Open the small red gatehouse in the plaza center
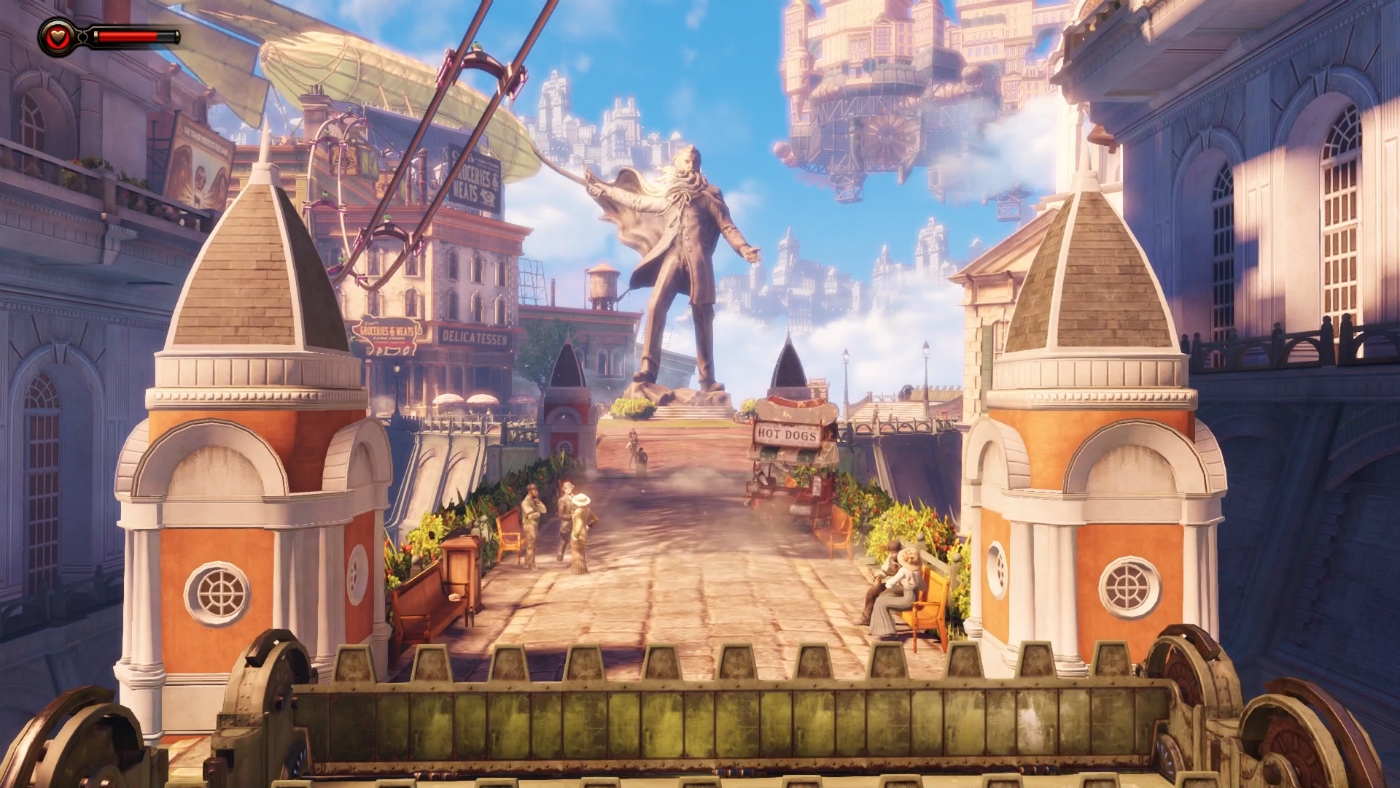Image resolution: width=1400 pixels, height=788 pixels. coord(566,400)
